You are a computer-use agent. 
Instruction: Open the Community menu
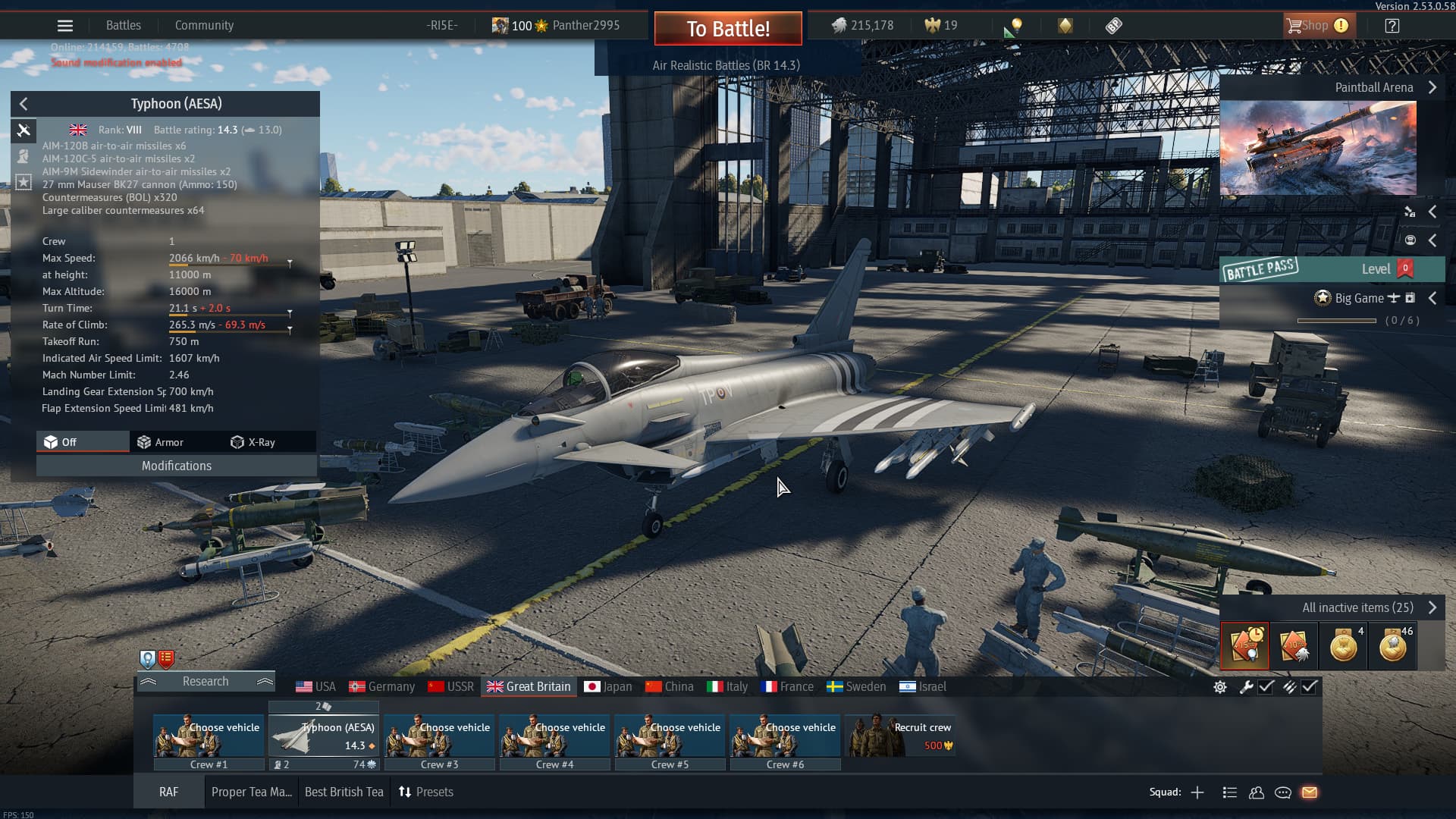pyautogui.click(x=204, y=25)
